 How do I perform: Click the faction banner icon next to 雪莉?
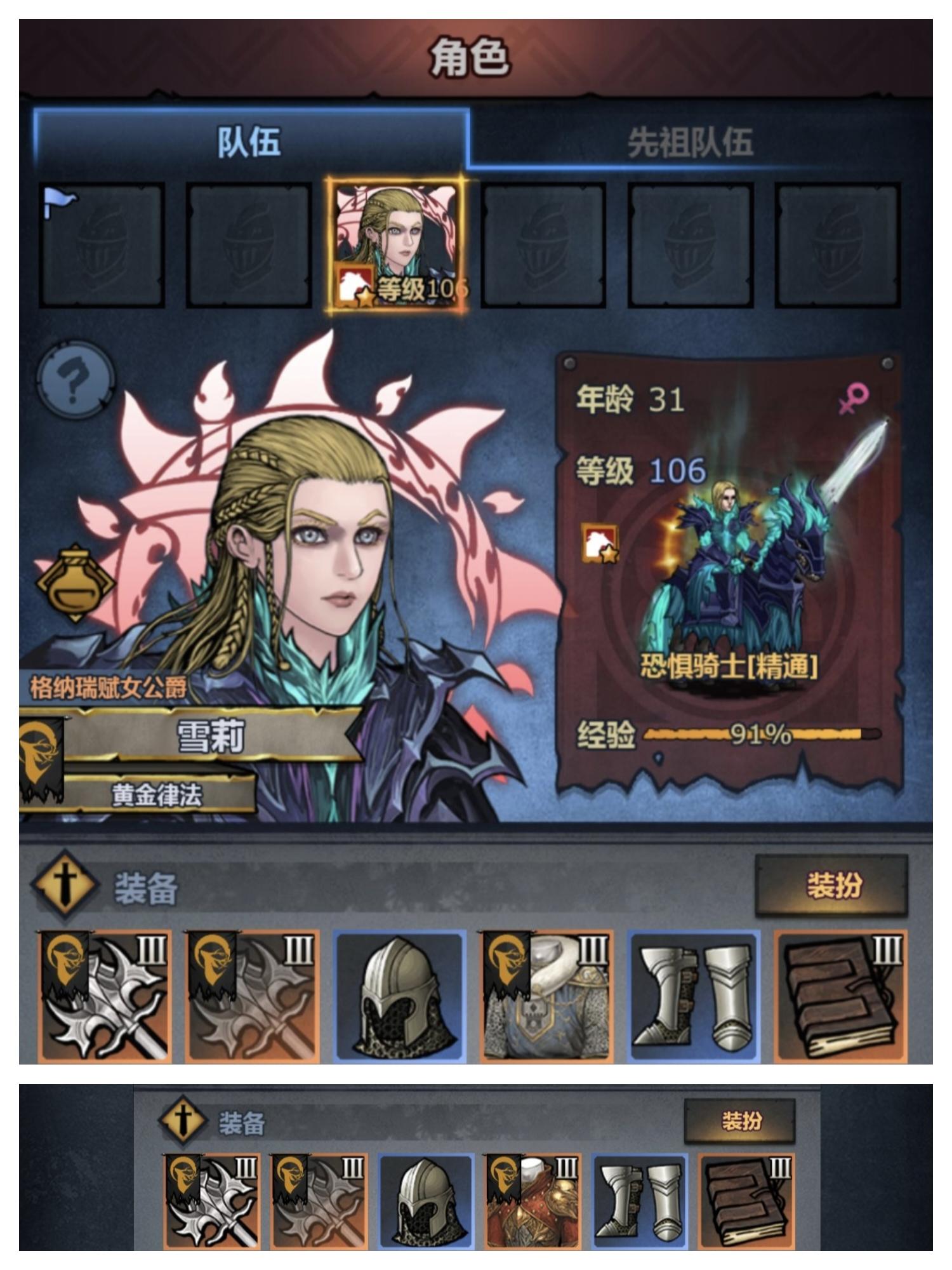pyautogui.click(x=39, y=756)
